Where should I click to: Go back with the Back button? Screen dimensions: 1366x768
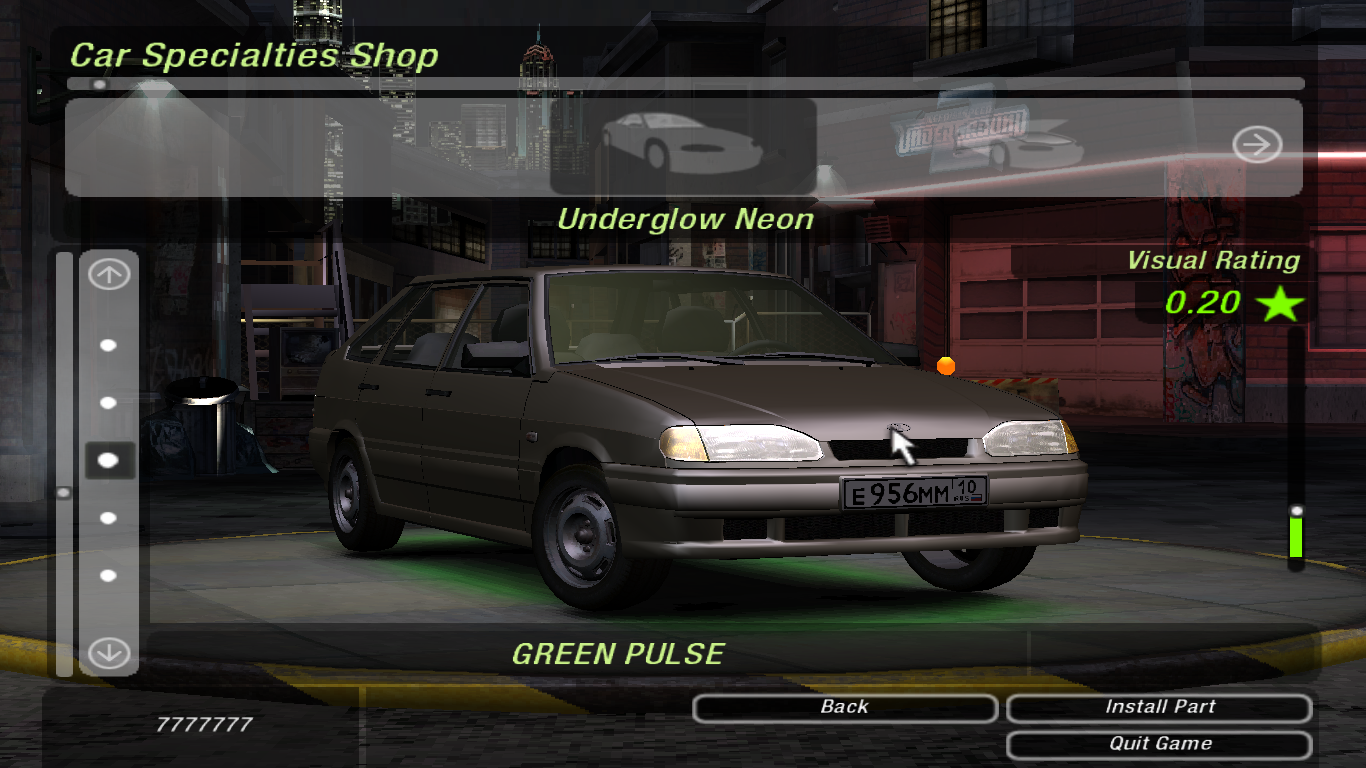coord(844,708)
